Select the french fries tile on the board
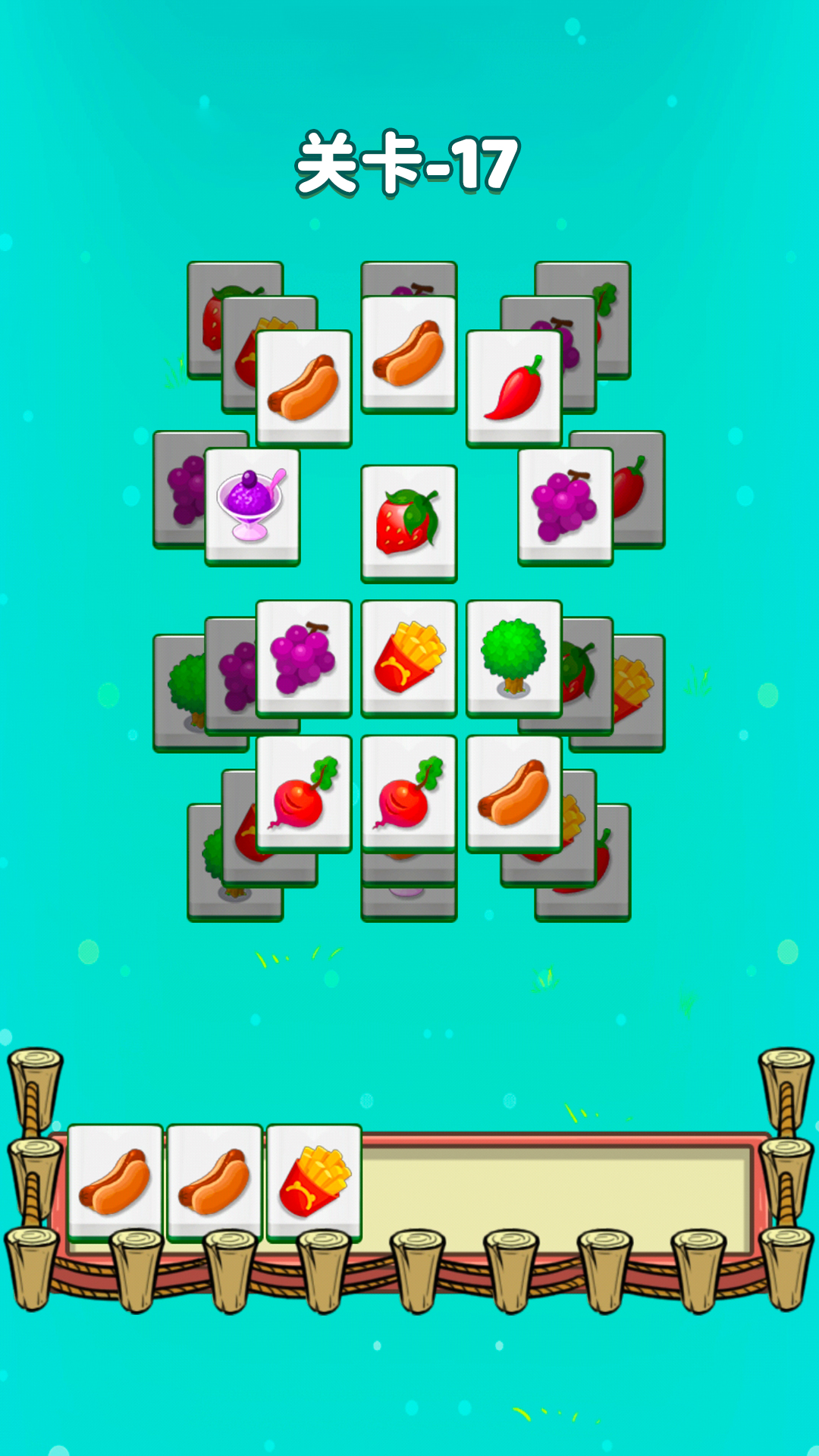 pos(409,657)
